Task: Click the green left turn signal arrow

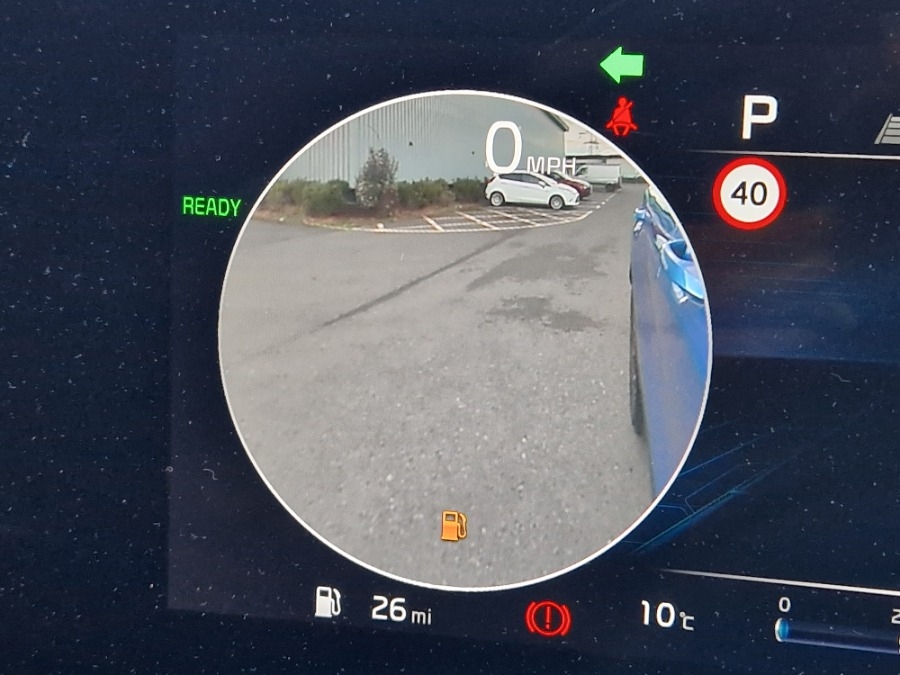Action: point(621,67)
